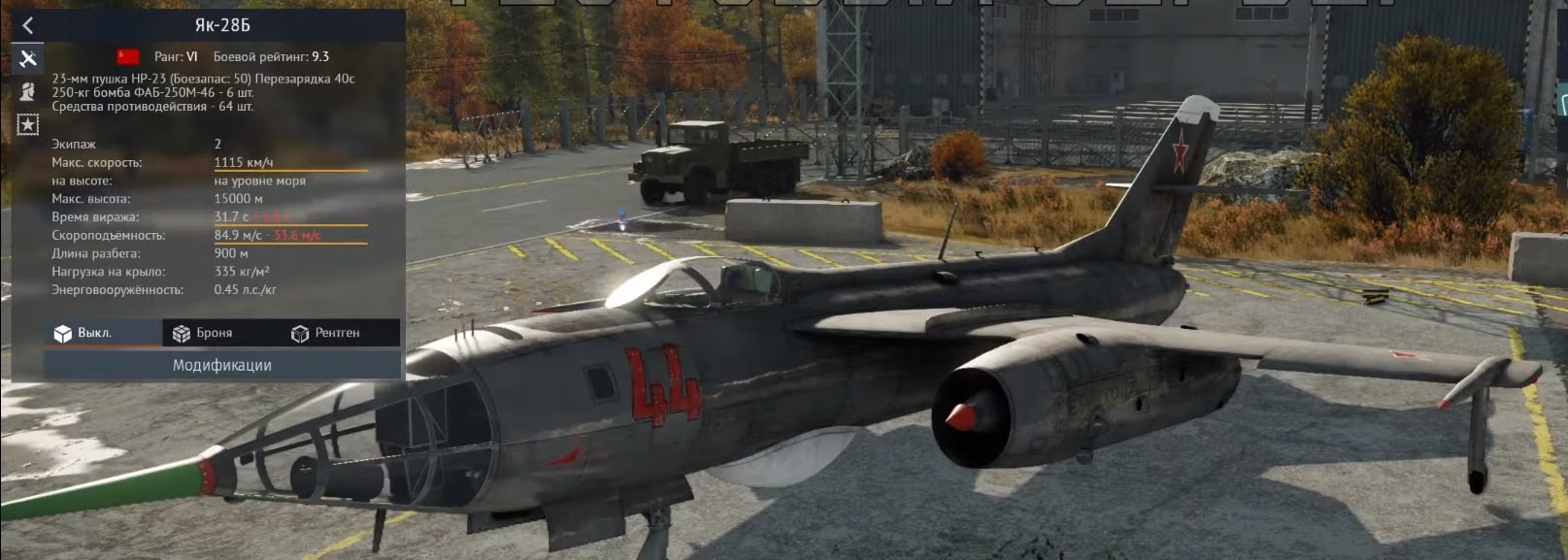Screen dimensions: 1568x560
Task: Open the Модификации menu
Action: pos(221,365)
